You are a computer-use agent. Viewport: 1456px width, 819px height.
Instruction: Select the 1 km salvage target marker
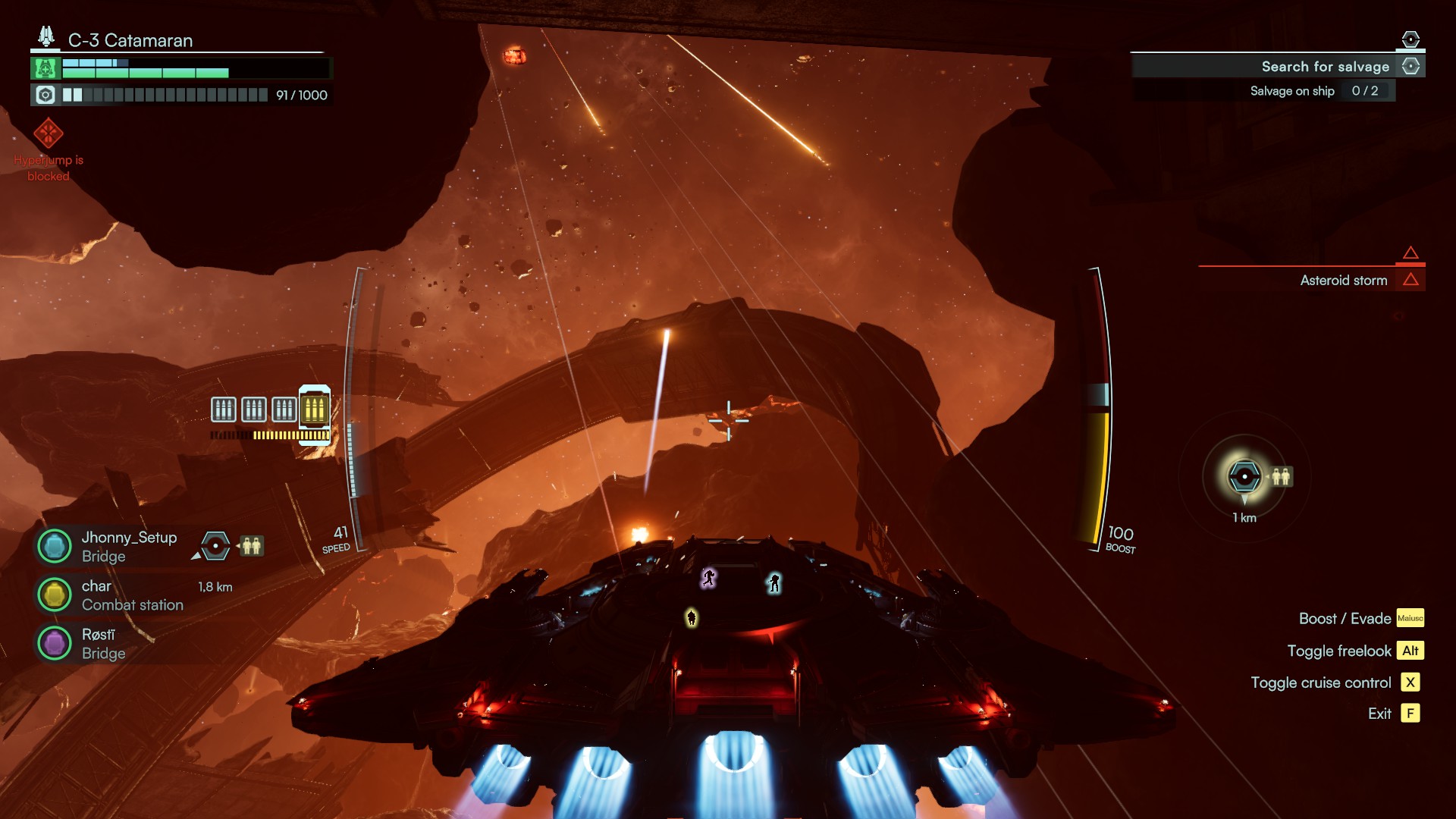coord(1244,477)
